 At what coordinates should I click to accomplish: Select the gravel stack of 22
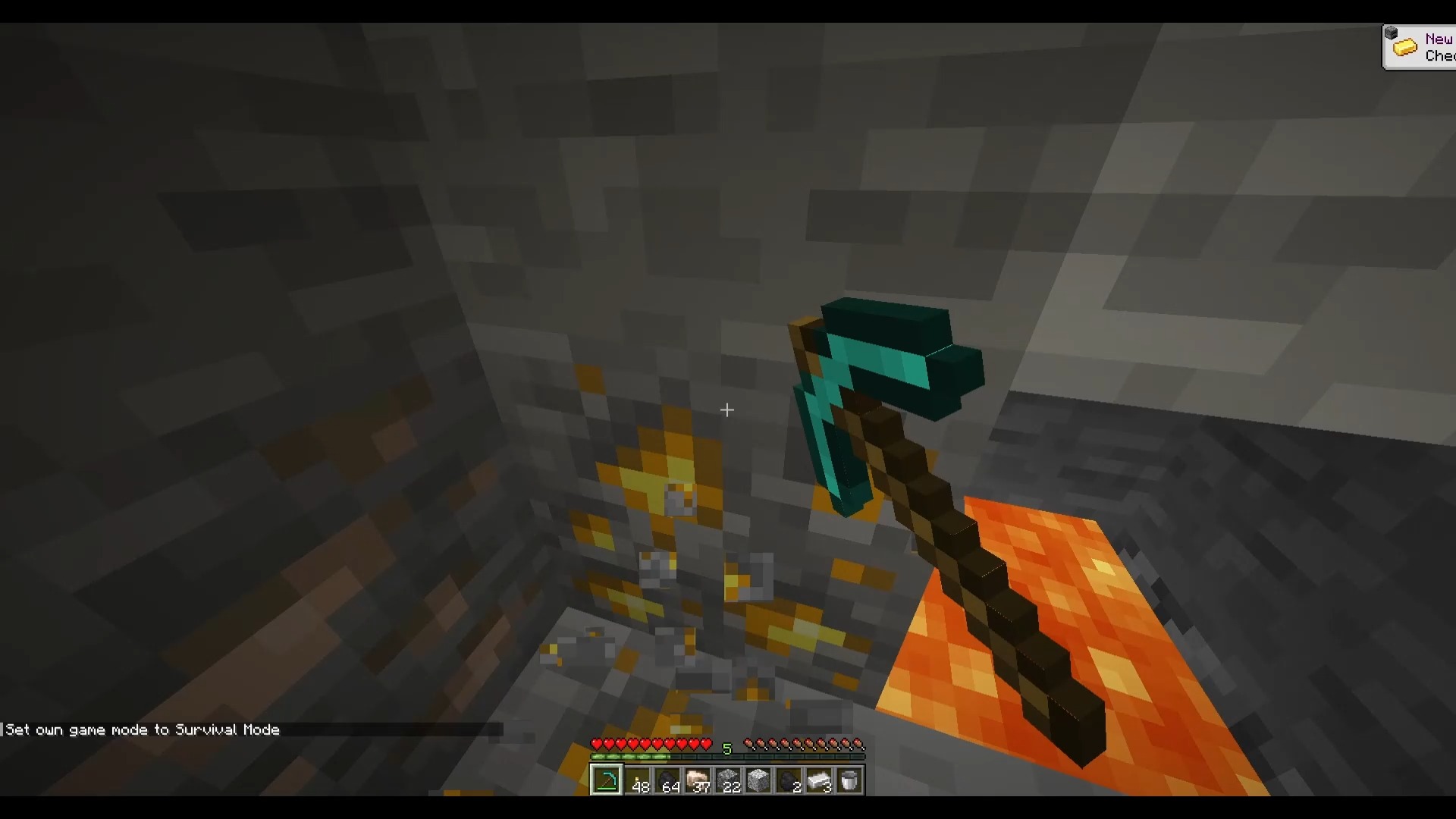point(729,780)
